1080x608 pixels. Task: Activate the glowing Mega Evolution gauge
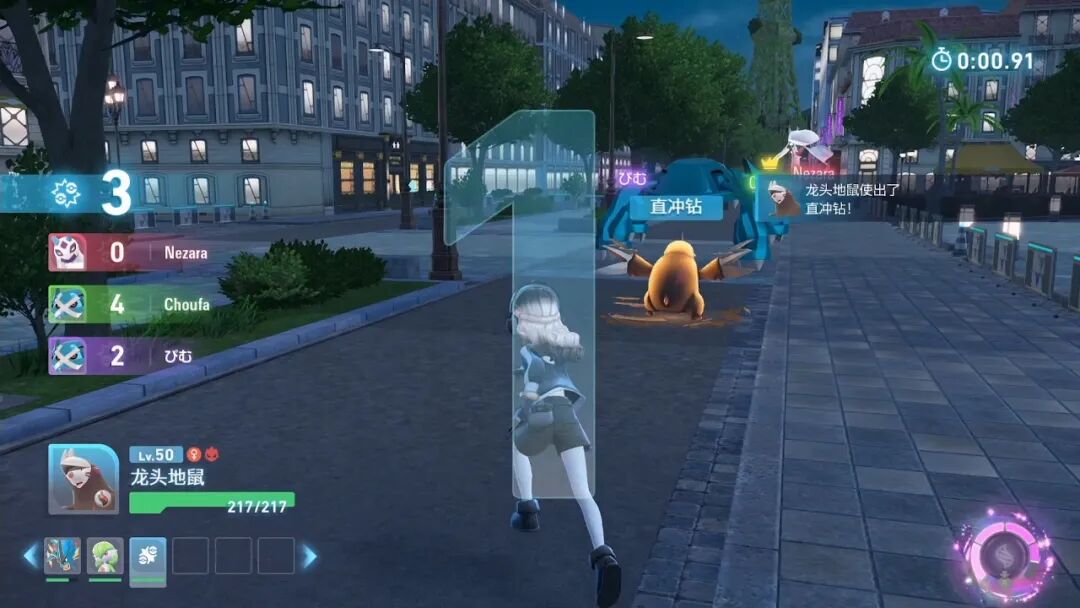[x=1003, y=553]
